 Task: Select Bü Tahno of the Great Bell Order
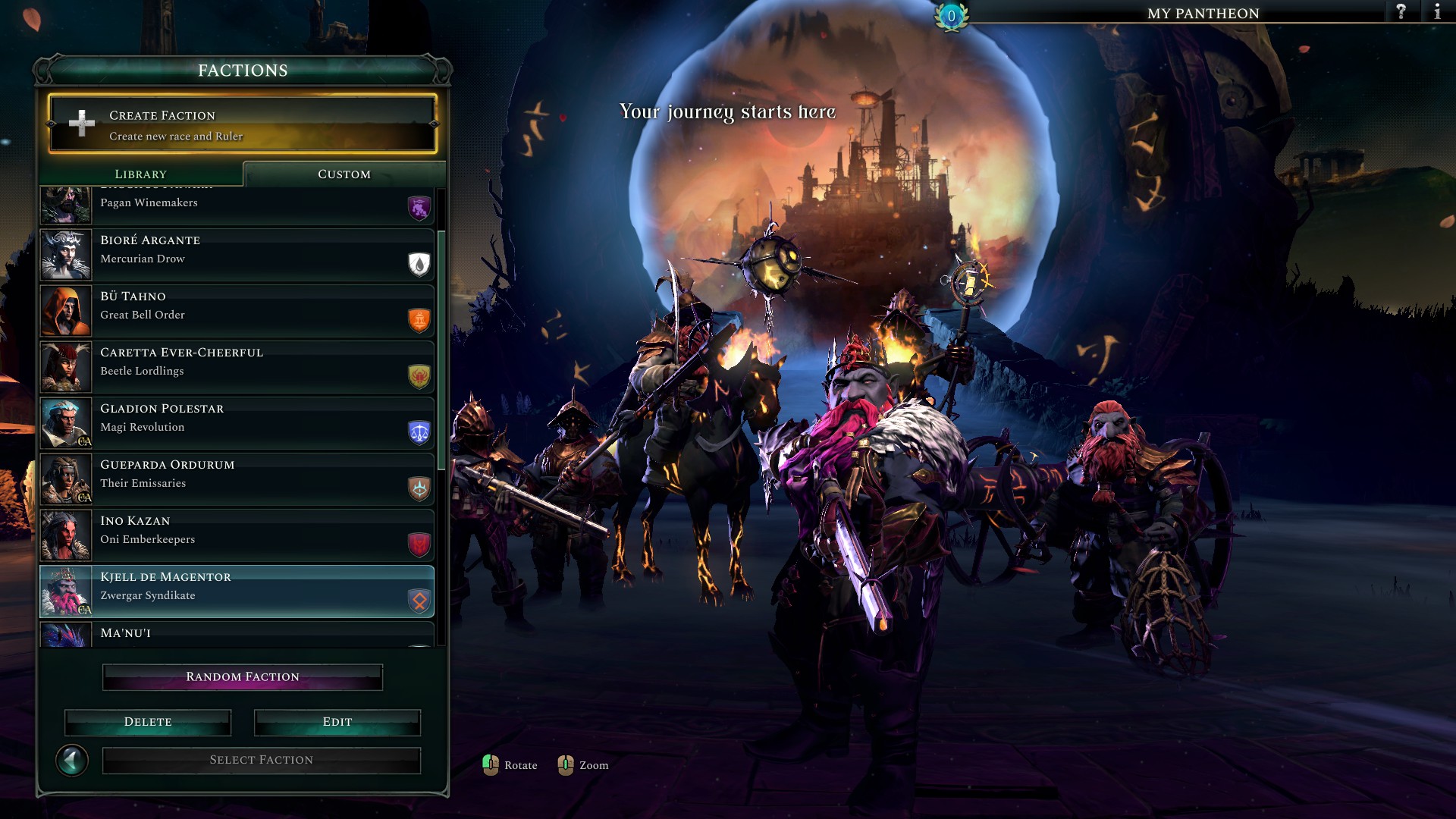click(237, 311)
